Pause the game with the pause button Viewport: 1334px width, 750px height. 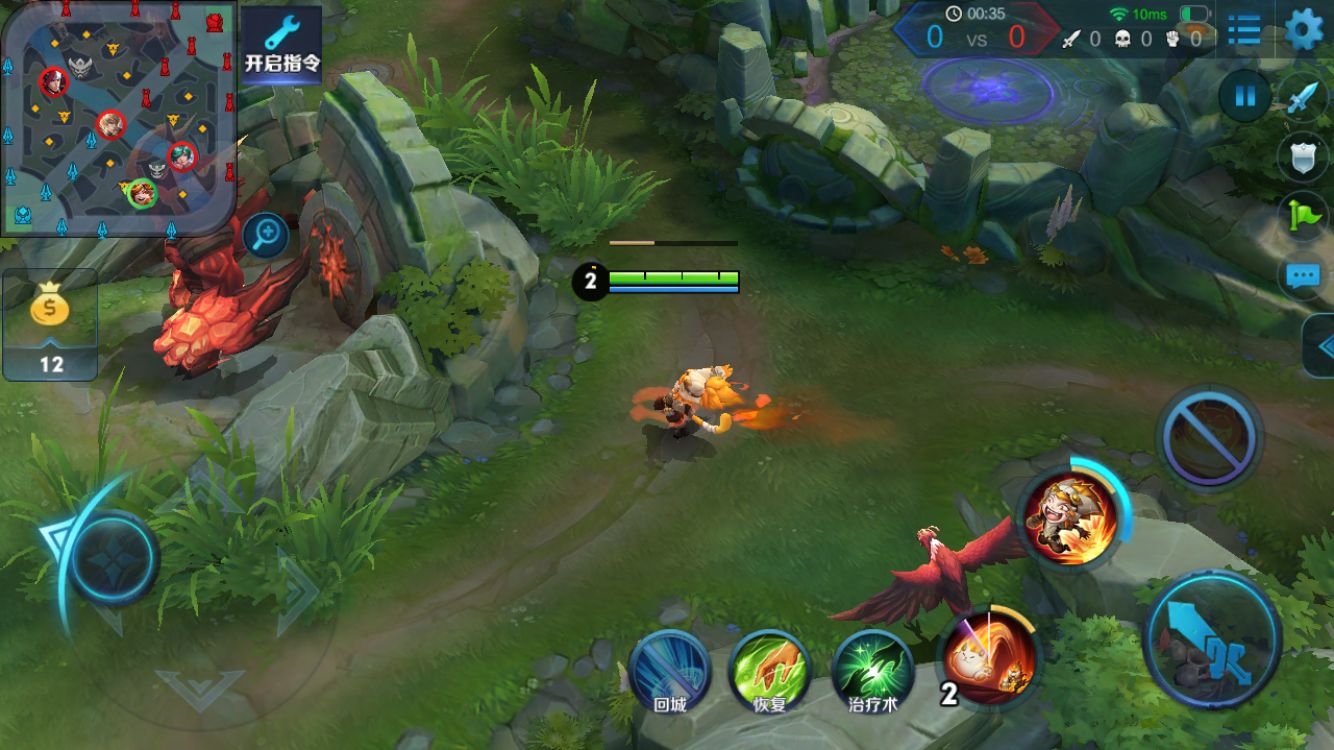(x=1245, y=97)
